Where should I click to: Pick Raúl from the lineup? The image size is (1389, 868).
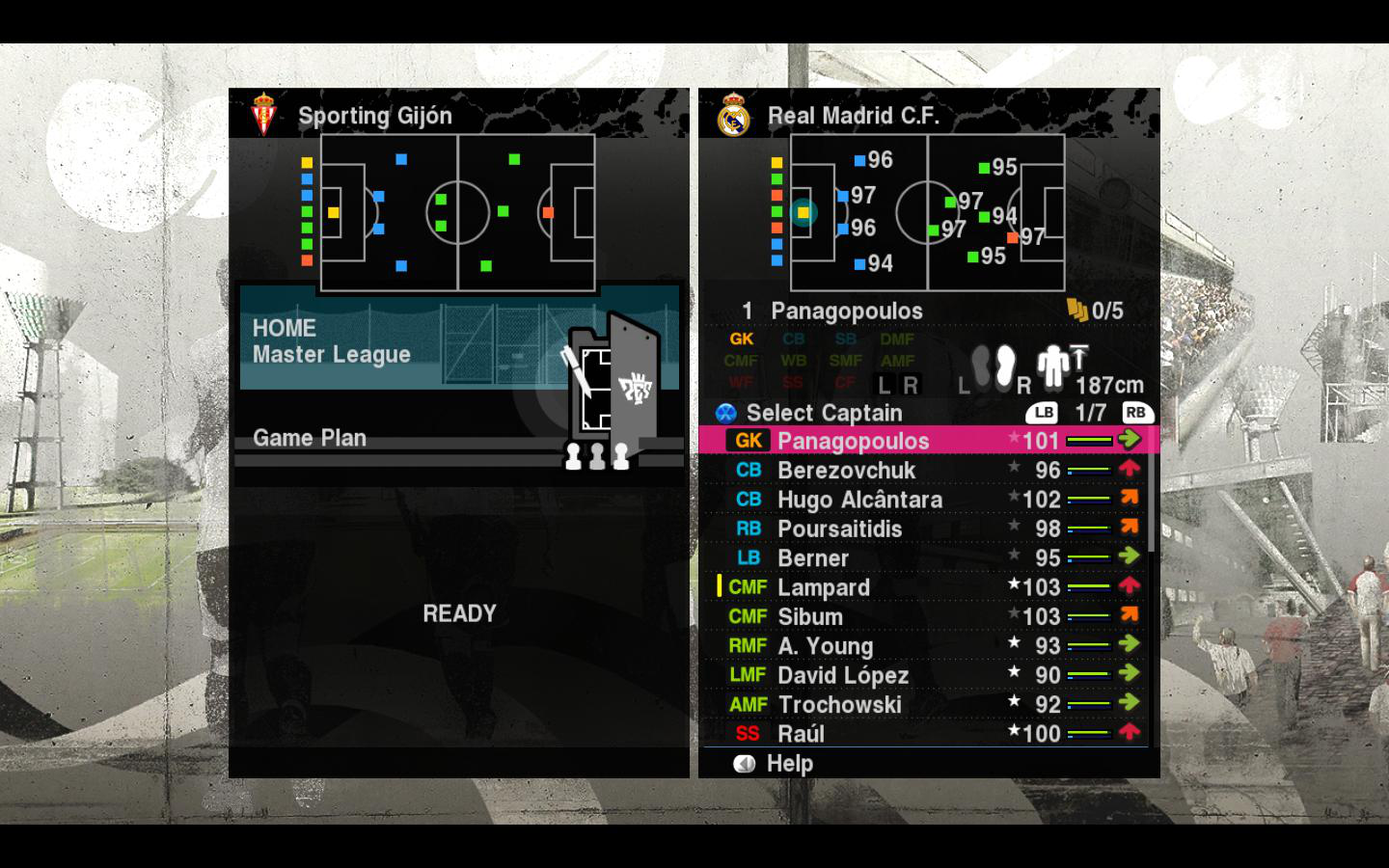[801, 734]
